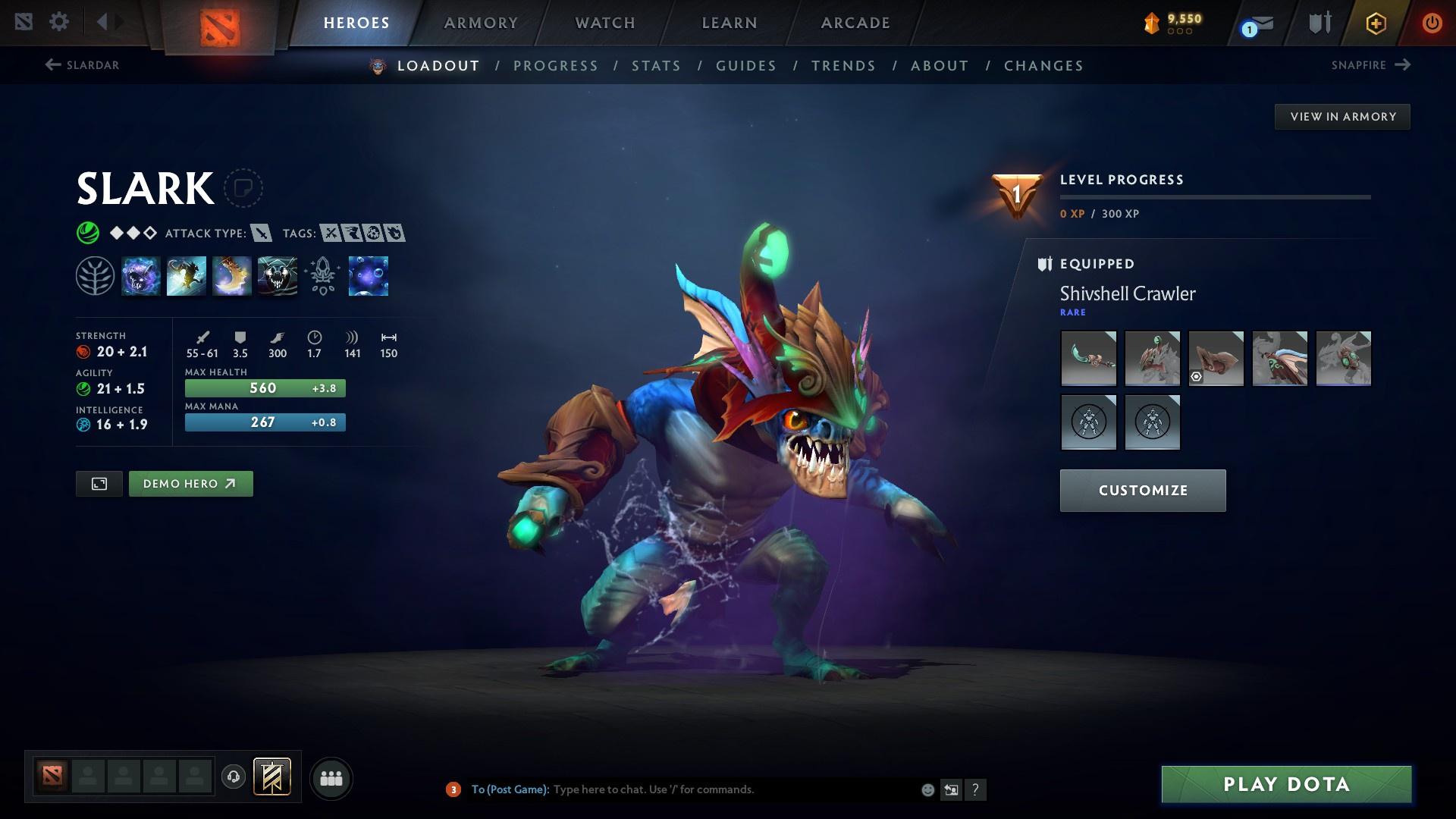Image resolution: width=1456 pixels, height=819 pixels.
Task: Click the melee attack type sword icon
Action: pyautogui.click(x=262, y=234)
